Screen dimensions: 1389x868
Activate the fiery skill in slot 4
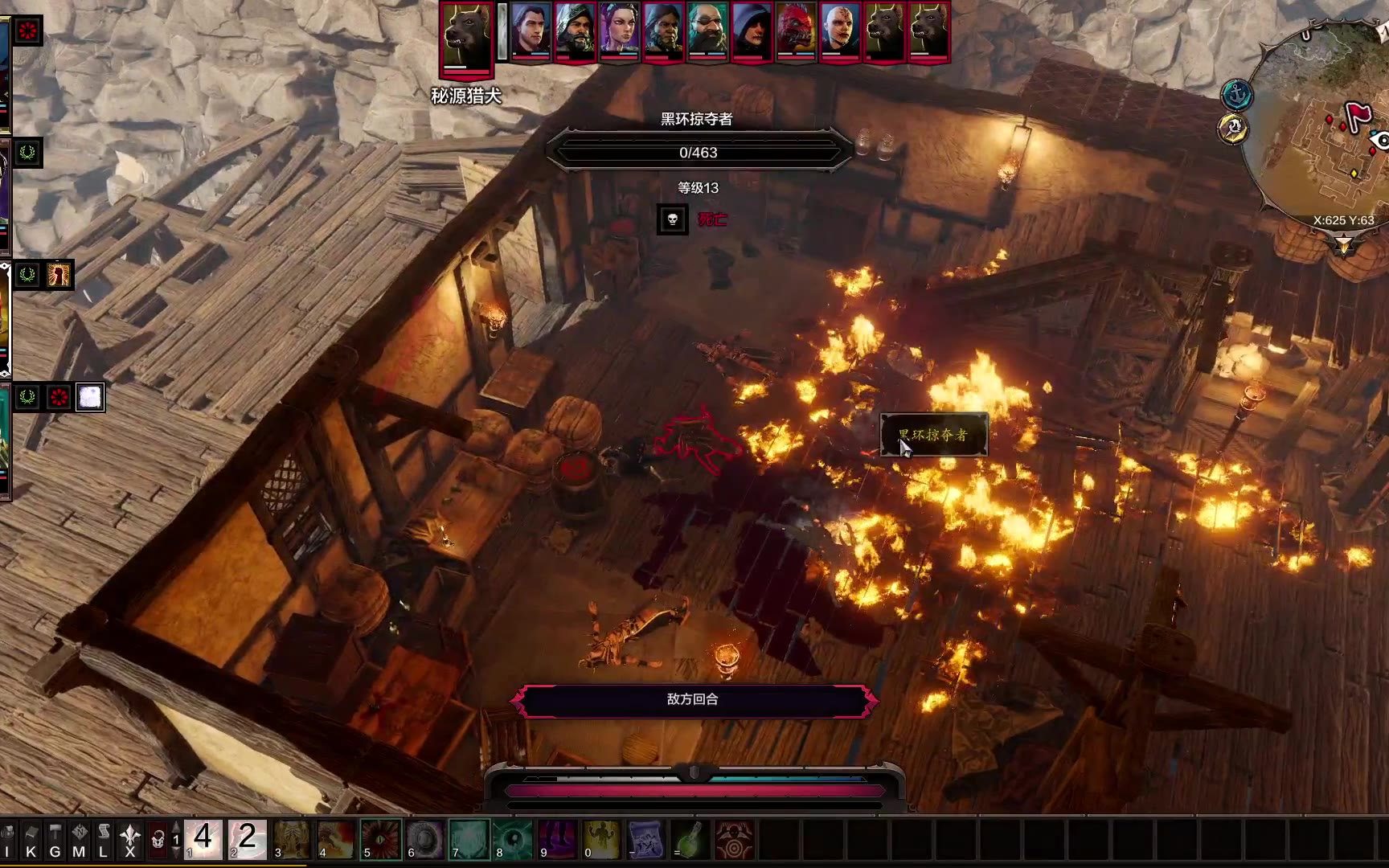[336, 840]
